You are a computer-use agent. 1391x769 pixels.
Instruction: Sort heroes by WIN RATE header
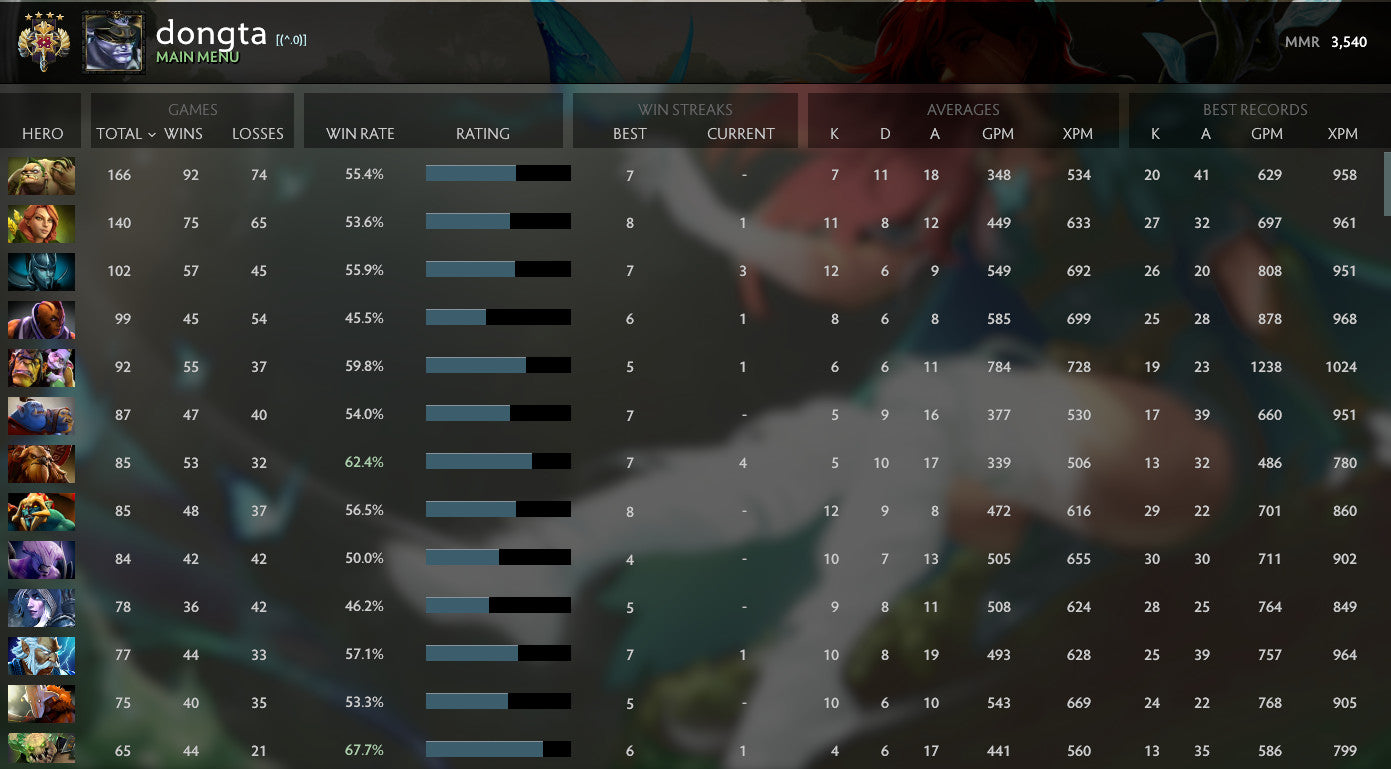click(x=357, y=133)
